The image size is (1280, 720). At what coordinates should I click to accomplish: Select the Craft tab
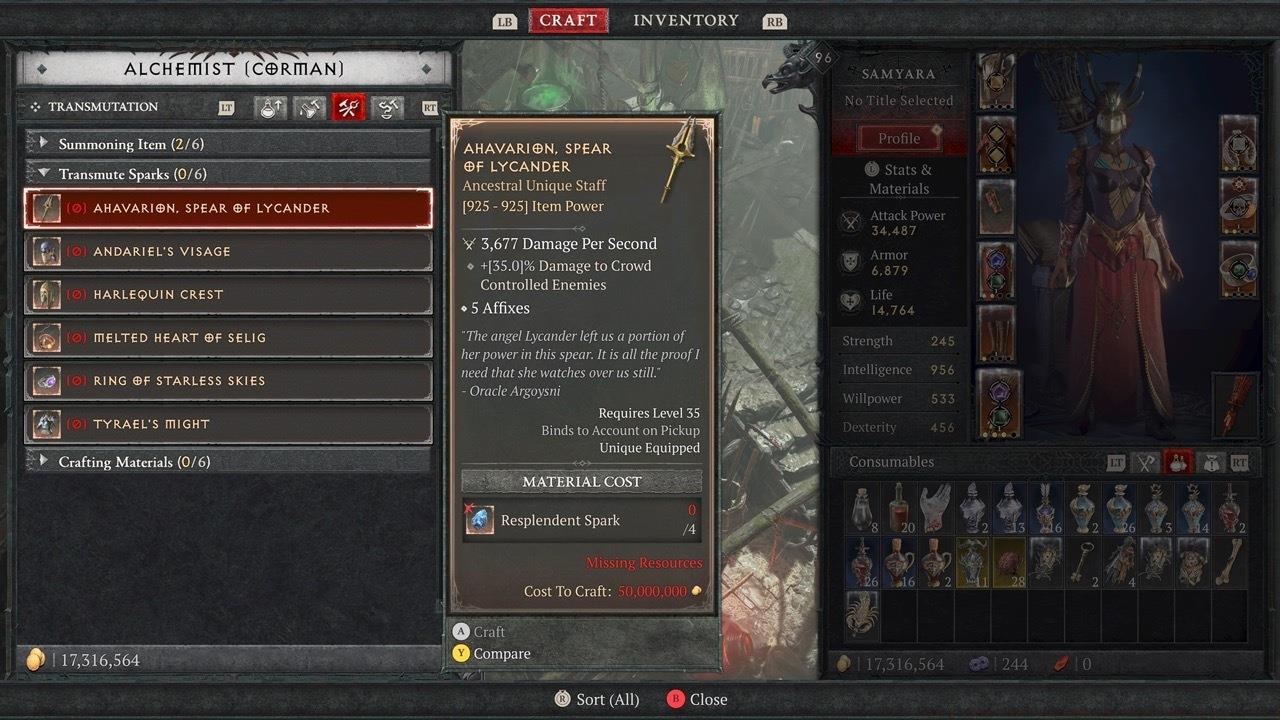click(x=568, y=20)
